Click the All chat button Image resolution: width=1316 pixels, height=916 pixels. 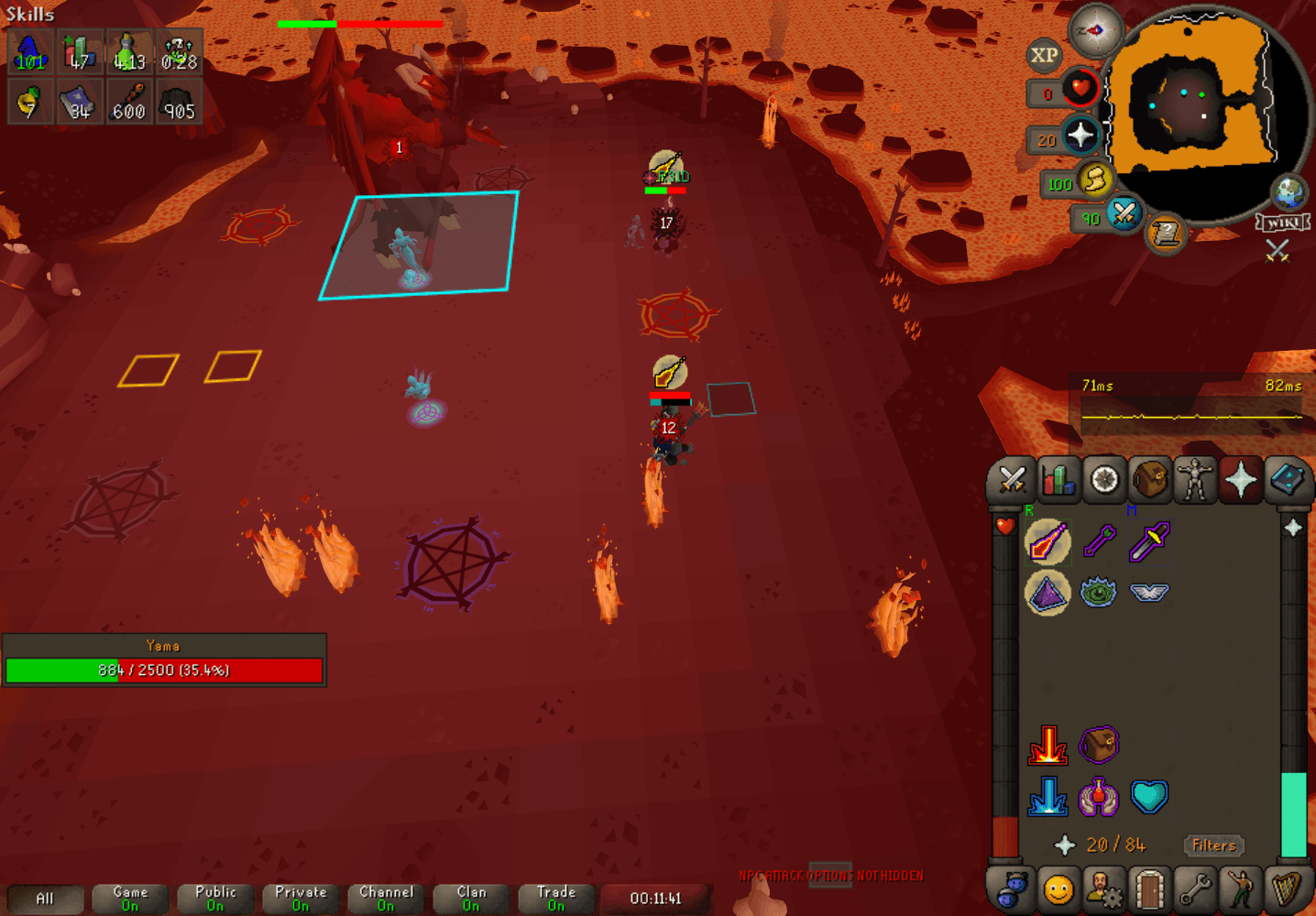[x=45, y=898]
